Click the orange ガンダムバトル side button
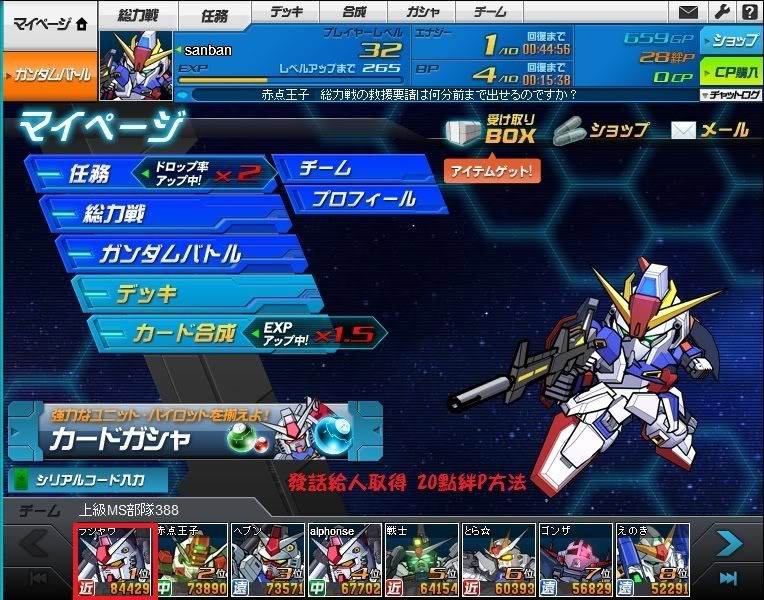Image resolution: width=764 pixels, height=600 pixels. pyautogui.click(x=48, y=75)
